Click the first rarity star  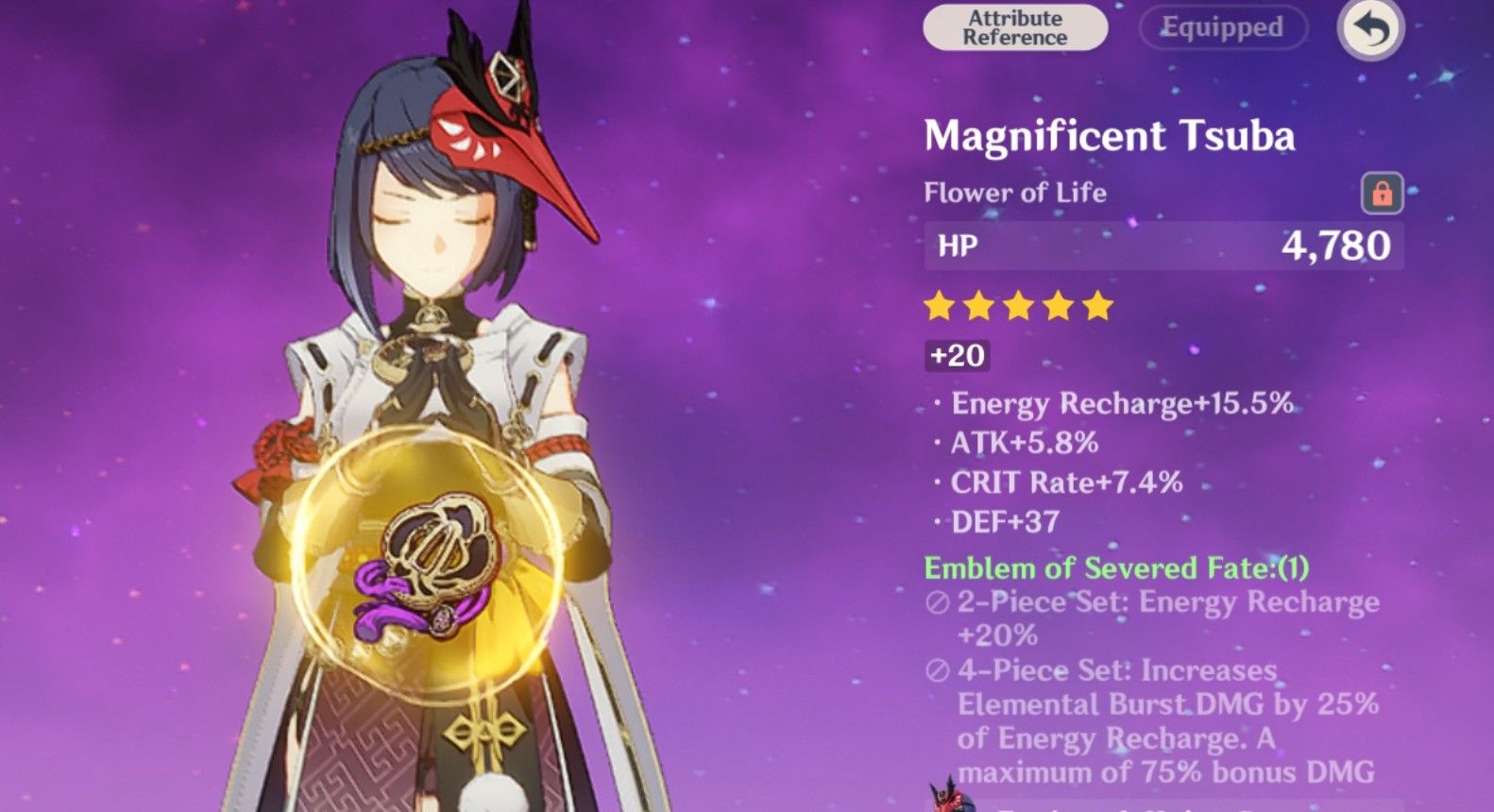coord(940,304)
